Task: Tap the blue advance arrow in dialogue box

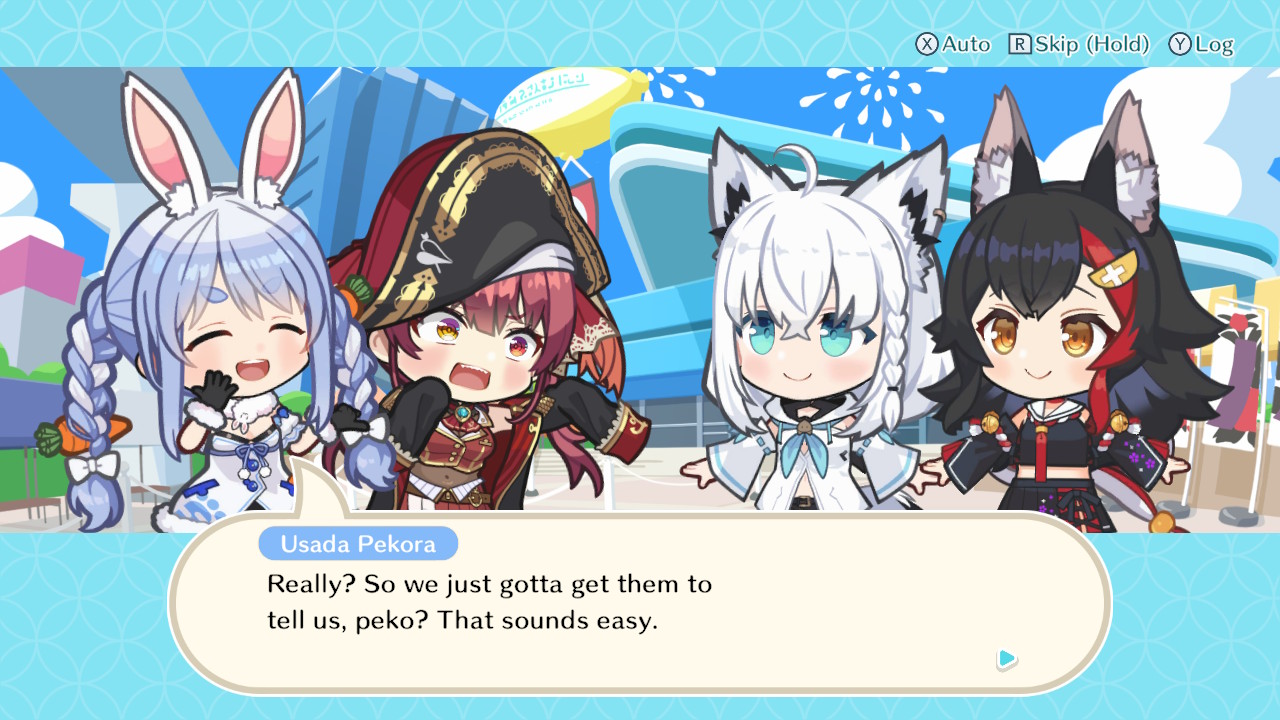Action: click(1008, 660)
